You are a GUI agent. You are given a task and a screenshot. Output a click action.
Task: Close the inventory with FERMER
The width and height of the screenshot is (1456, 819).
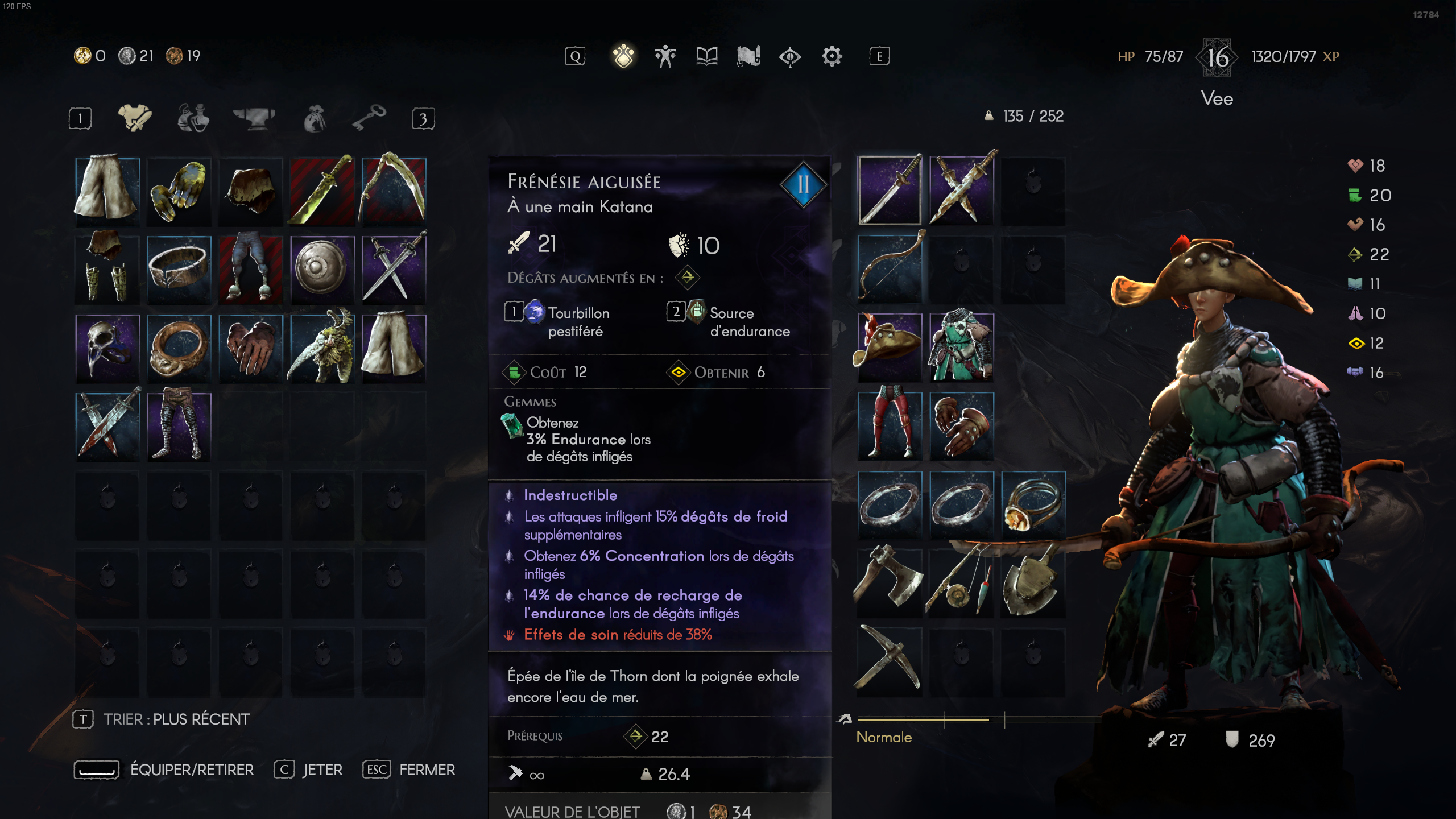pyautogui.click(x=408, y=770)
